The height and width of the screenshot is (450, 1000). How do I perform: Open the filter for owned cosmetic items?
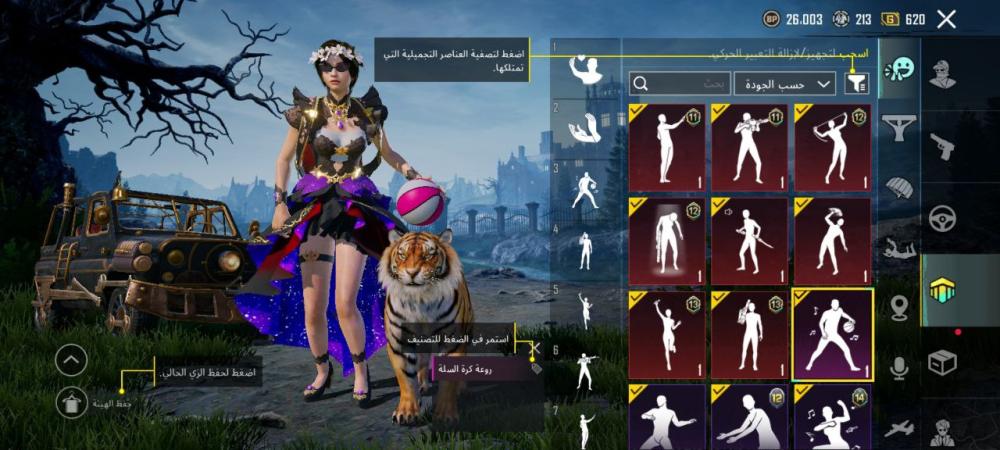(x=856, y=83)
